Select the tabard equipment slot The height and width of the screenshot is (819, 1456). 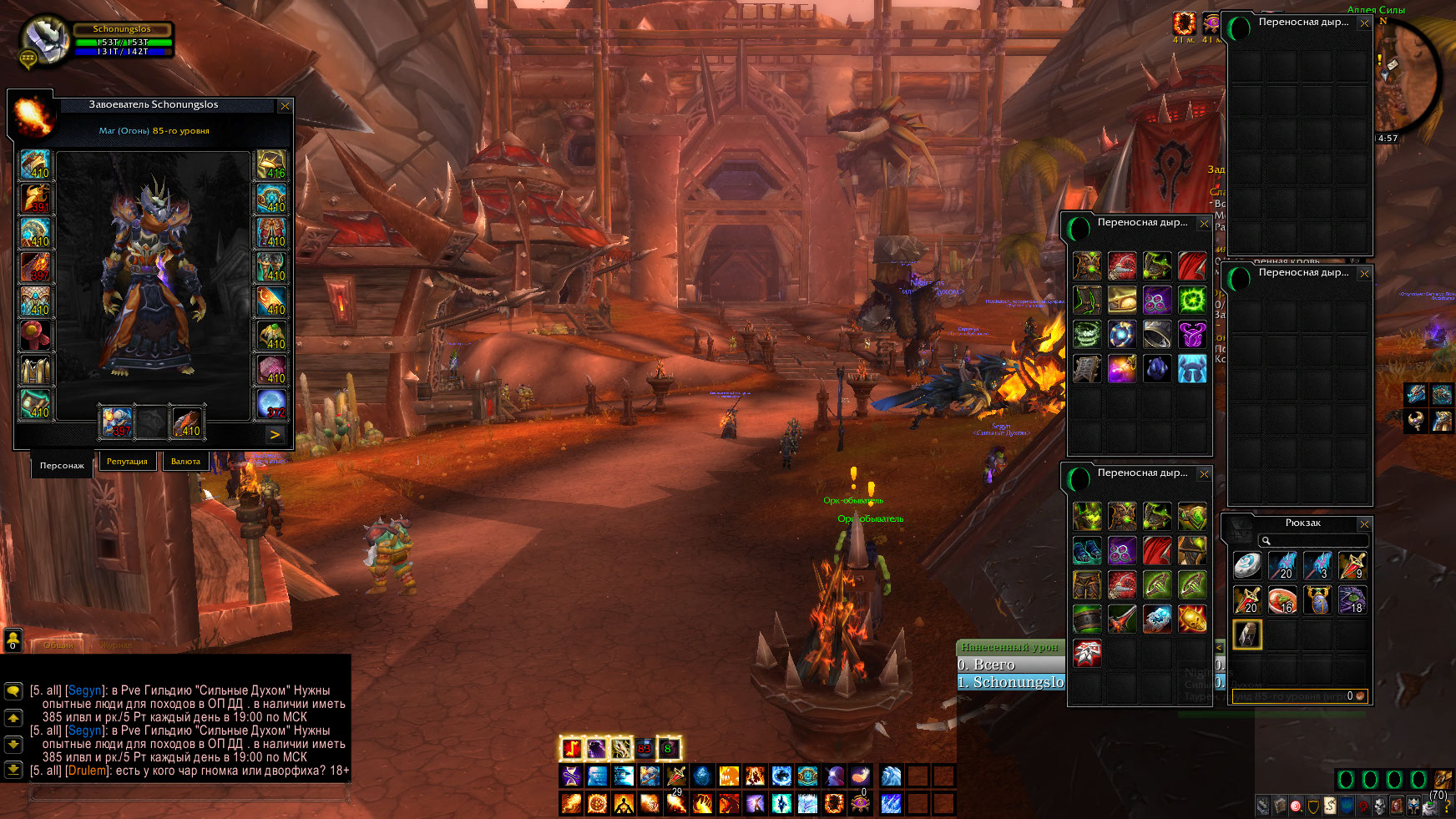(35, 370)
